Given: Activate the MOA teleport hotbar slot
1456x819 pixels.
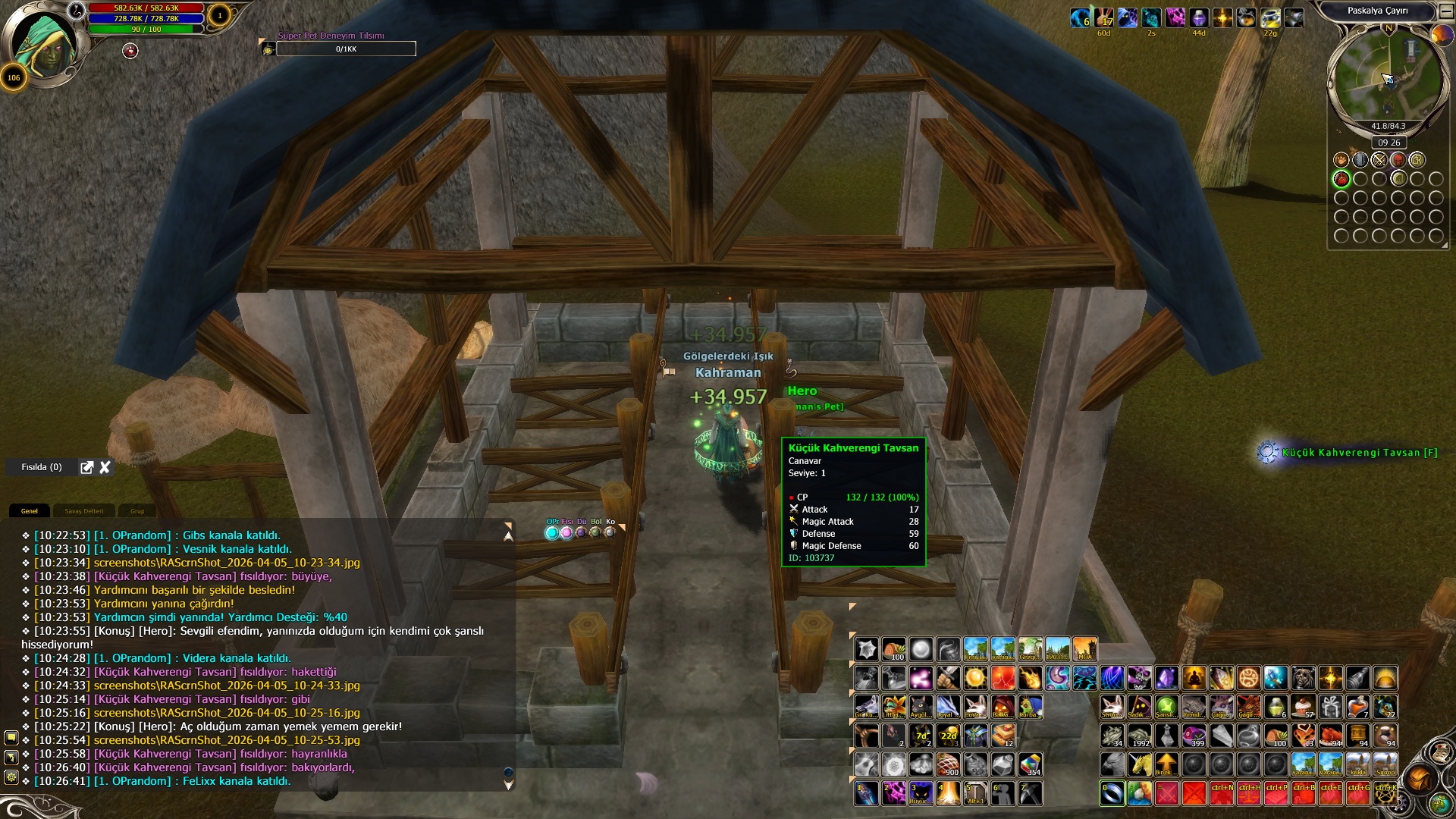Looking at the screenshot, I should tap(1084, 649).
